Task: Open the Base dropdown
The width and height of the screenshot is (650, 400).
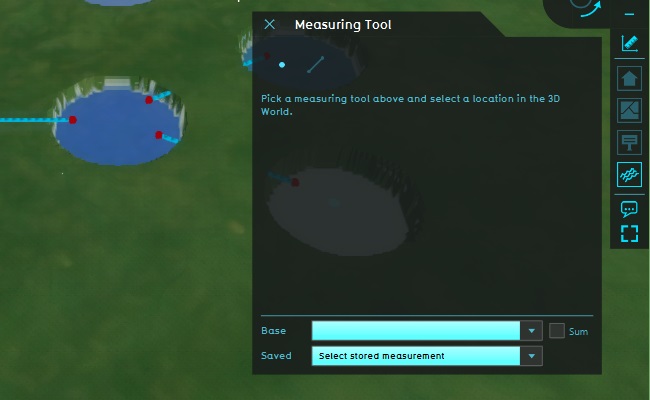Action: (x=532, y=331)
